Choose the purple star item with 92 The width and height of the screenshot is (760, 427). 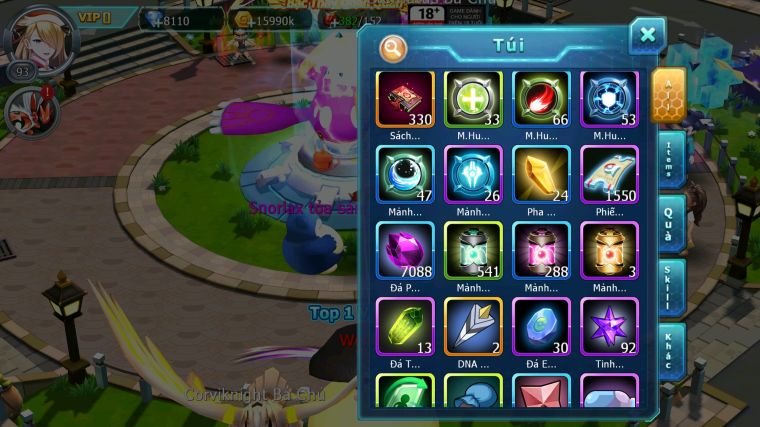pos(609,326)
